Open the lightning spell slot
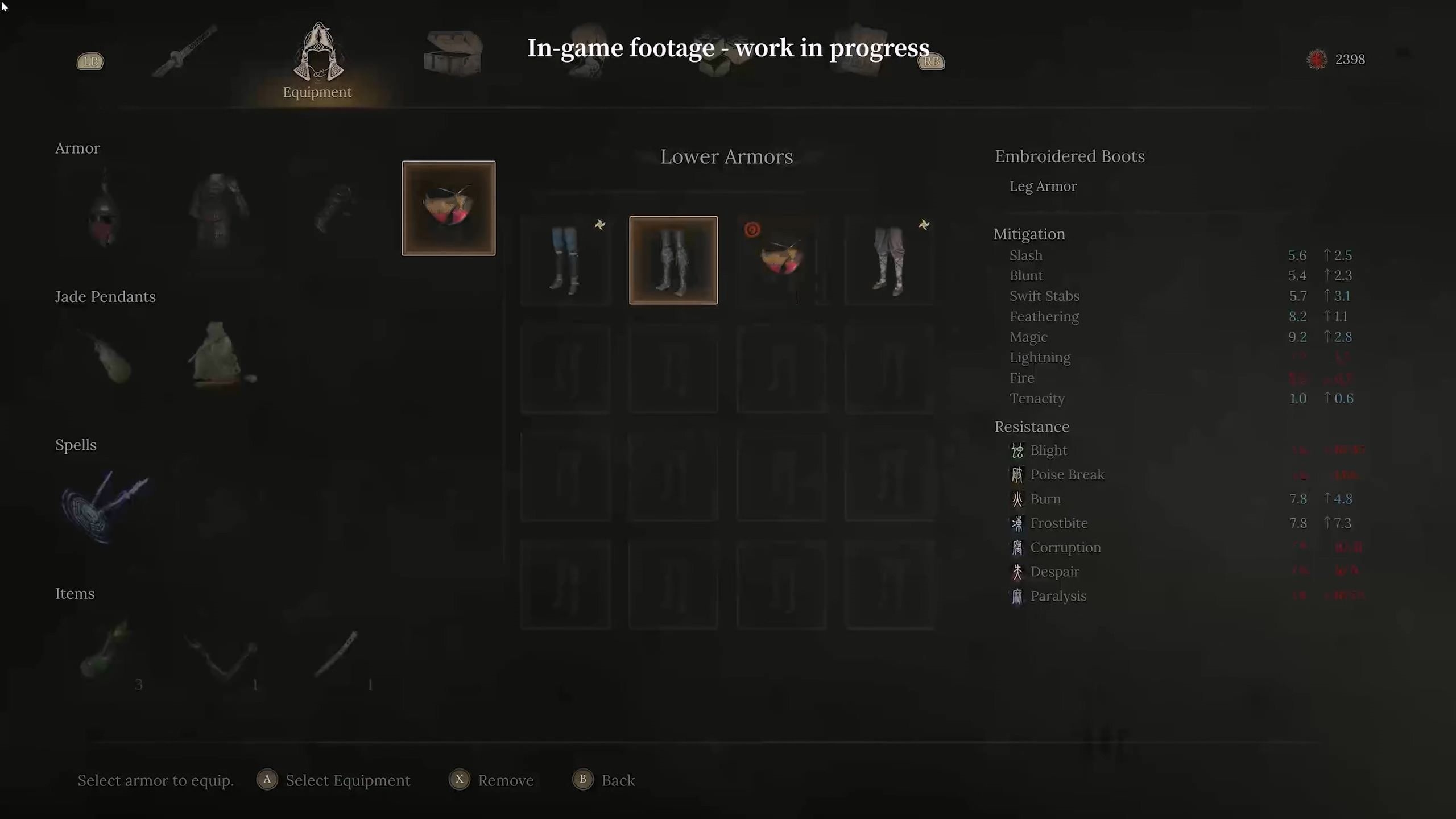Viewport: 1456px width, 819px height. [x=105, y=506]
